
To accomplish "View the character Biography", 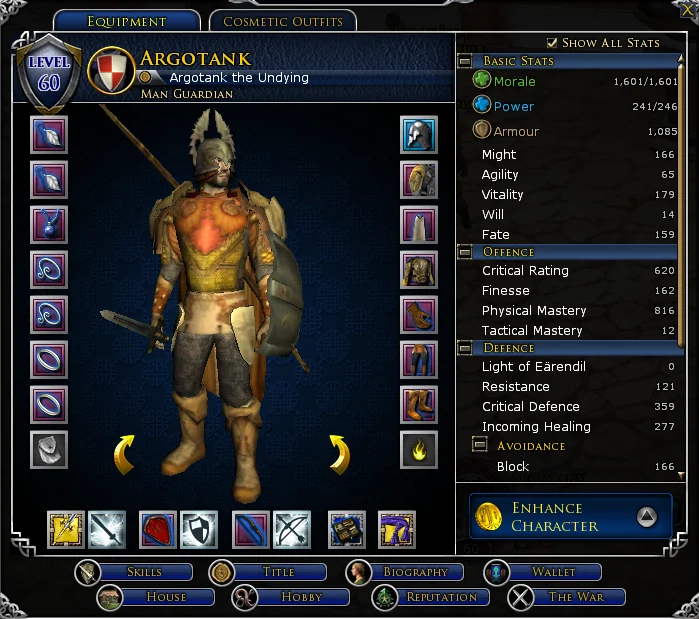I will (x=414, y=572).
